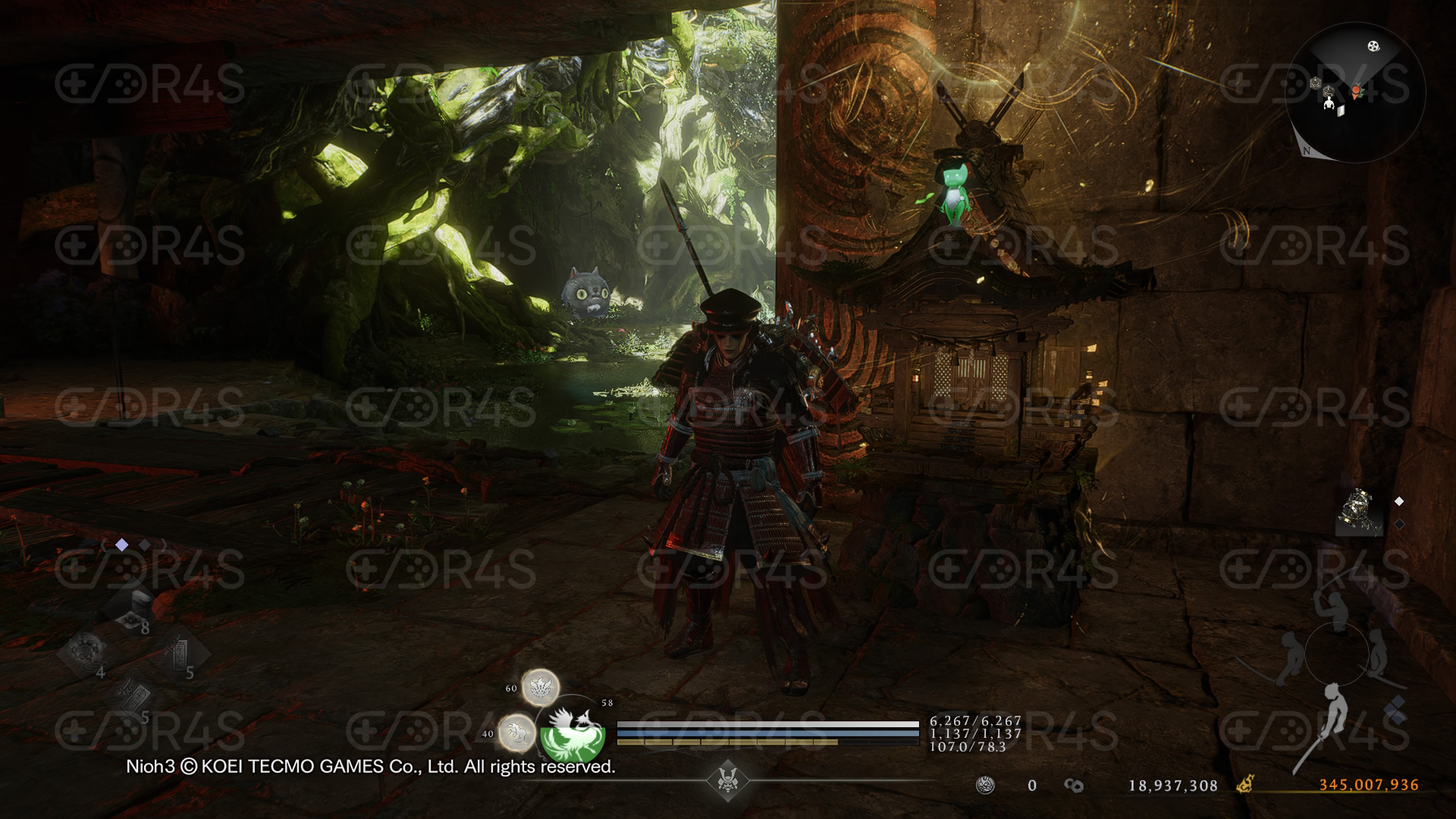Click the samurai helmet emblem below the bars
Viewport: 1456px width, 819px height.
(x=728, y=781)
